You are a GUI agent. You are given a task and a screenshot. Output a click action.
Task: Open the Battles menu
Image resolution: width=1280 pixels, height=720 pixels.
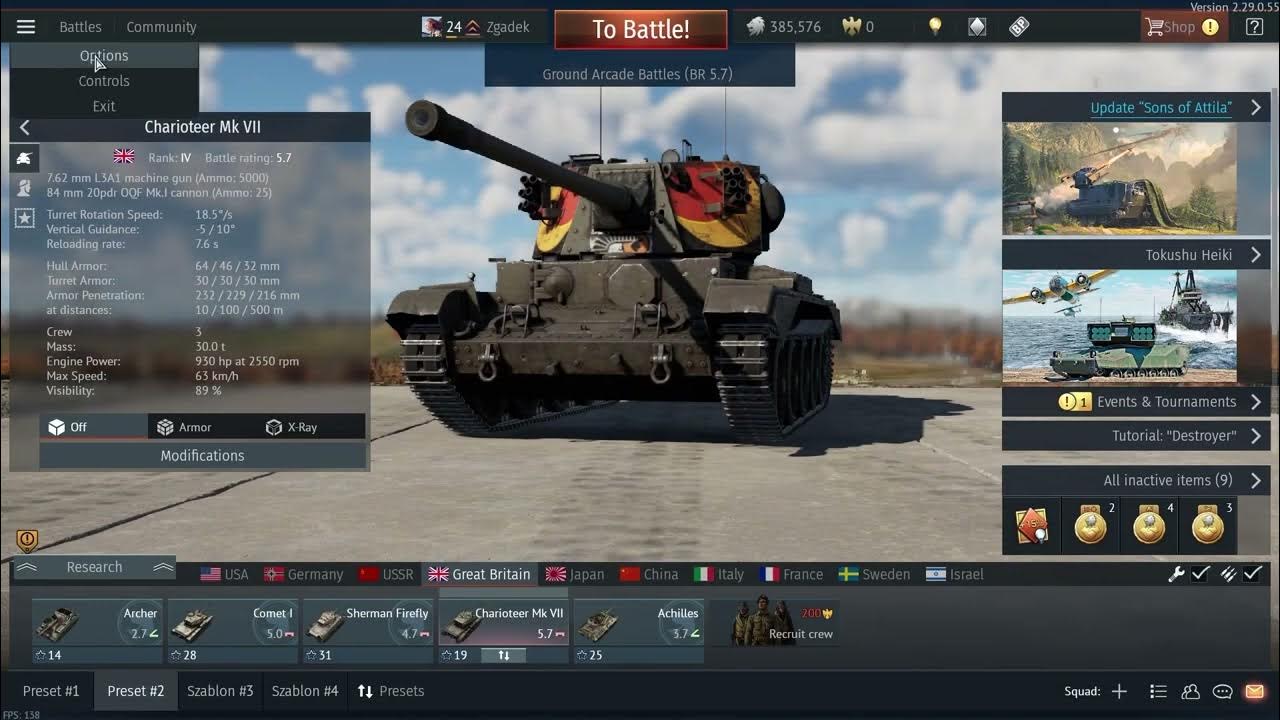pos(80,27)
